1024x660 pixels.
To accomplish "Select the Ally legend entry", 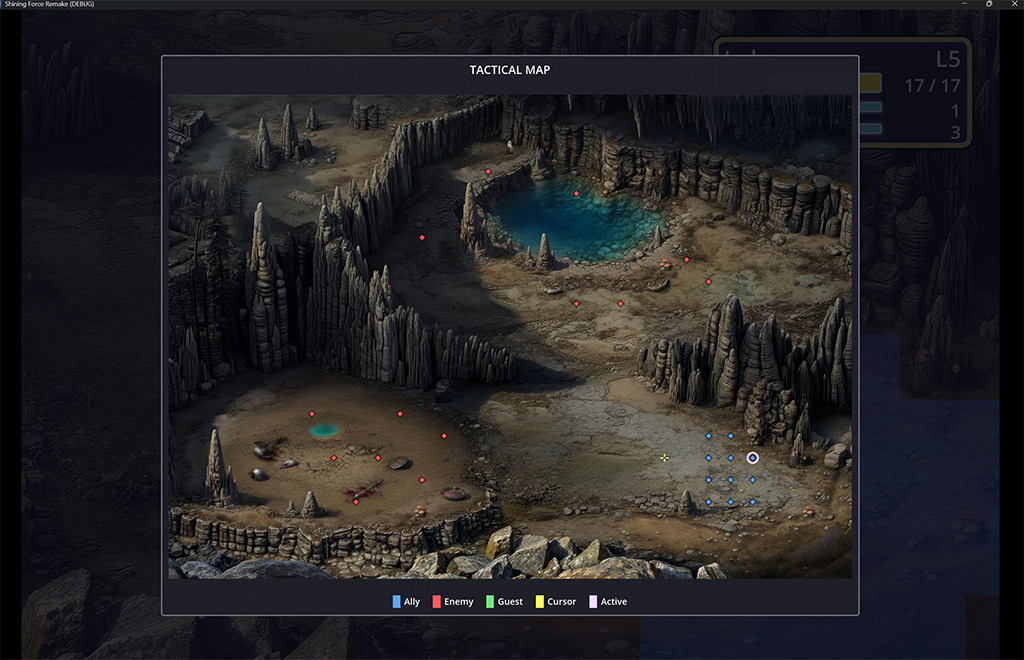I will (x=406, y=602).
